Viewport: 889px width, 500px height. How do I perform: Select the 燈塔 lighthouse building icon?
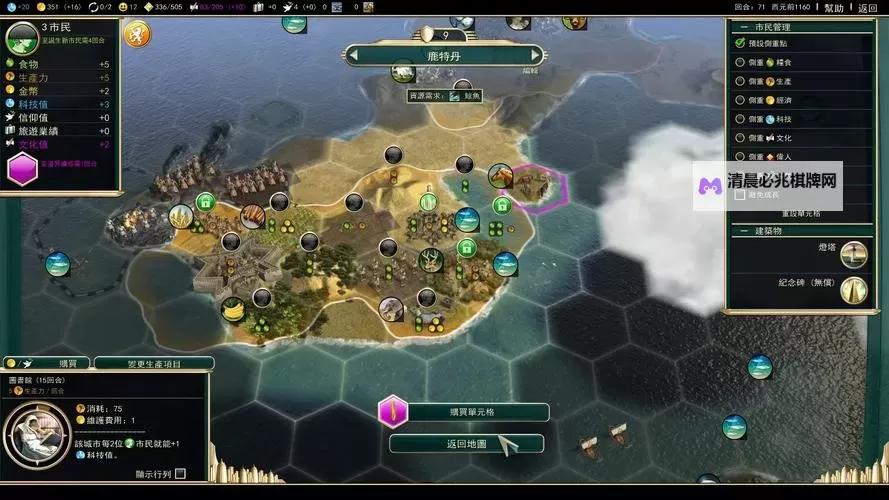pyautogui.click(x=853, y=254)
